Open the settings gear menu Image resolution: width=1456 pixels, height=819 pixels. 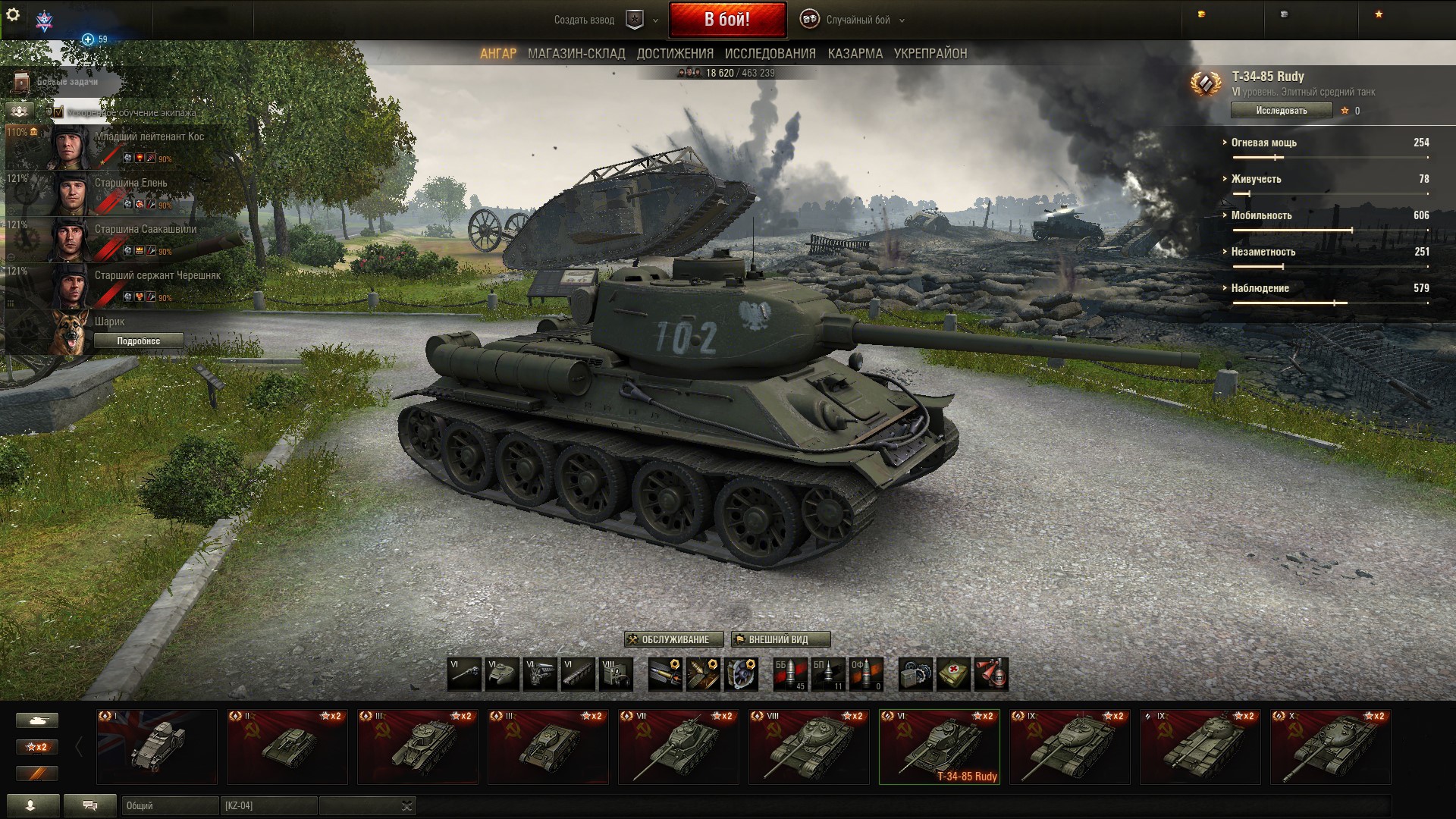click(12, 15)
